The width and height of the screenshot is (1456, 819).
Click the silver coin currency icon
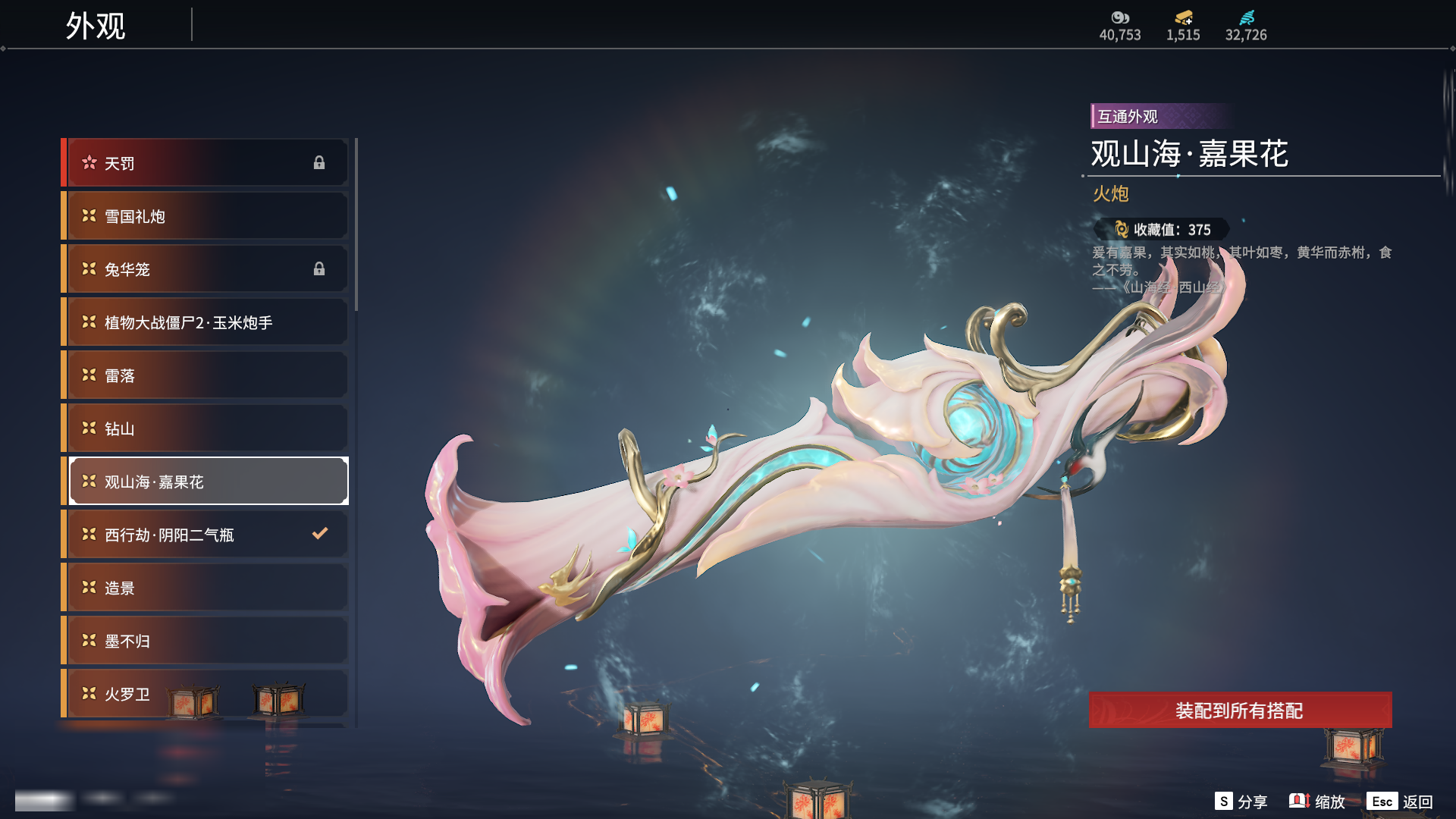click(x=1120, y=17)
